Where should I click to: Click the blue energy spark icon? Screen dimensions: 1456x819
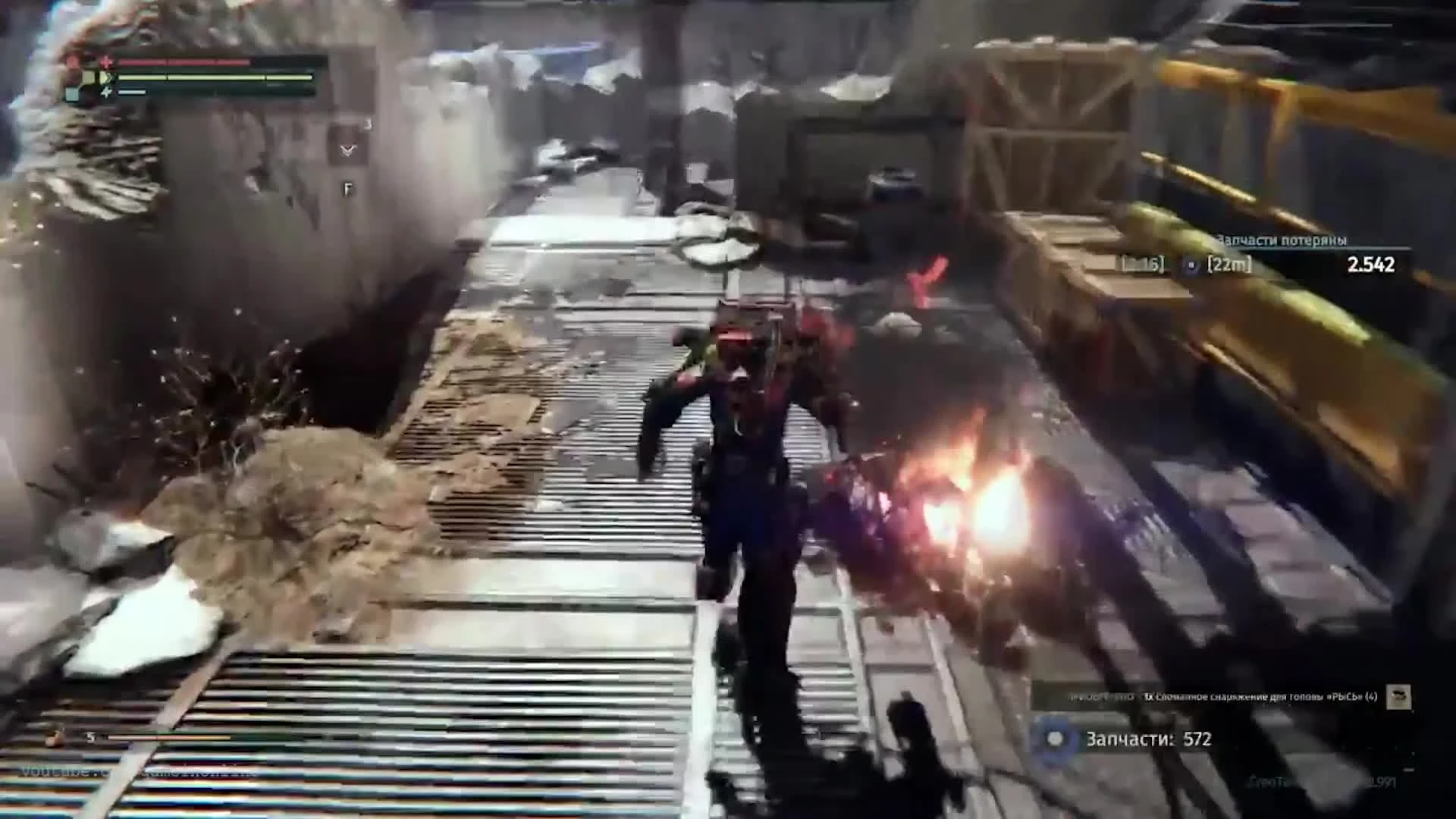coord(108,93)
